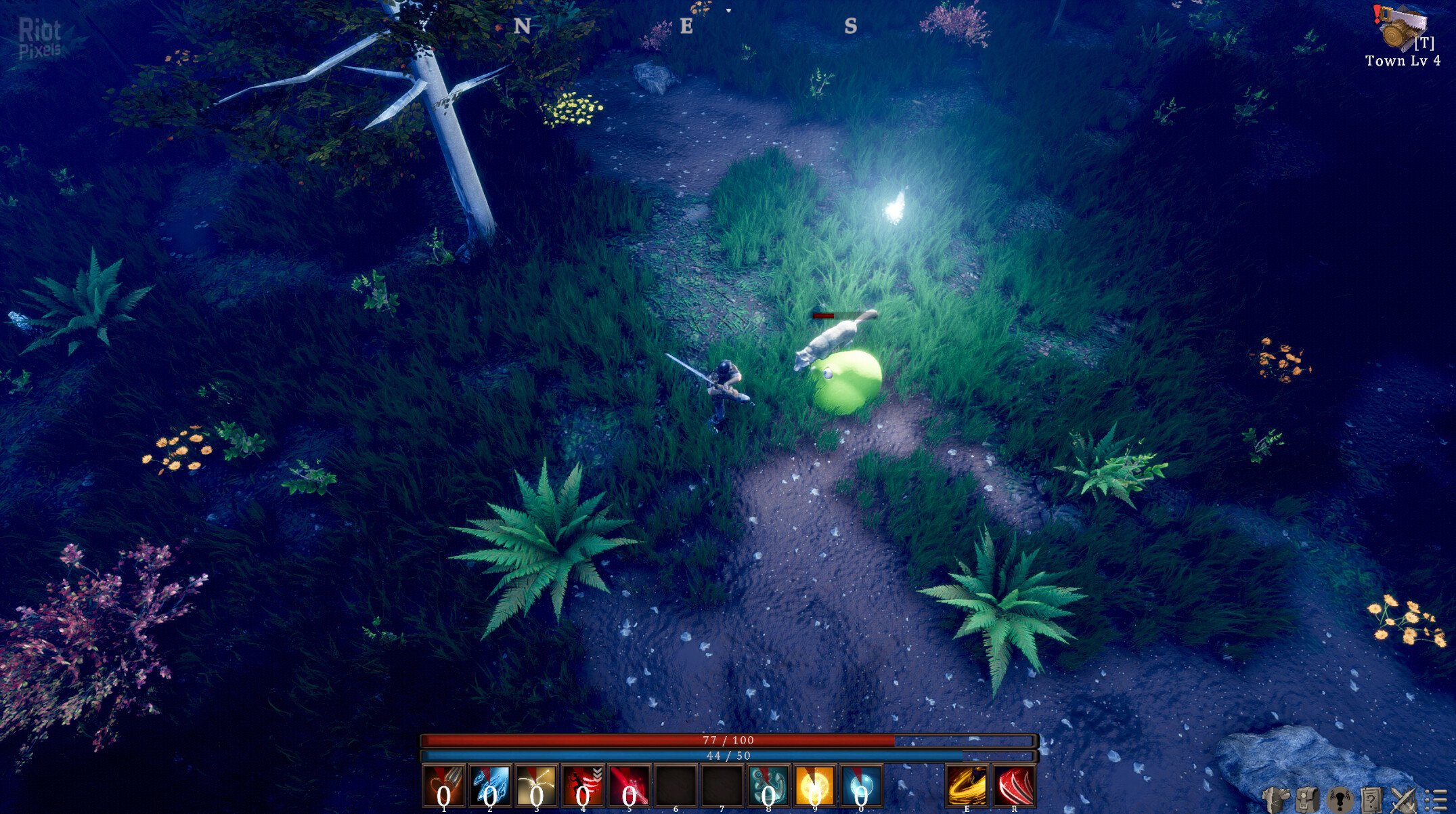
Task: Open the backpack inventory icon
Action: 1307,800
